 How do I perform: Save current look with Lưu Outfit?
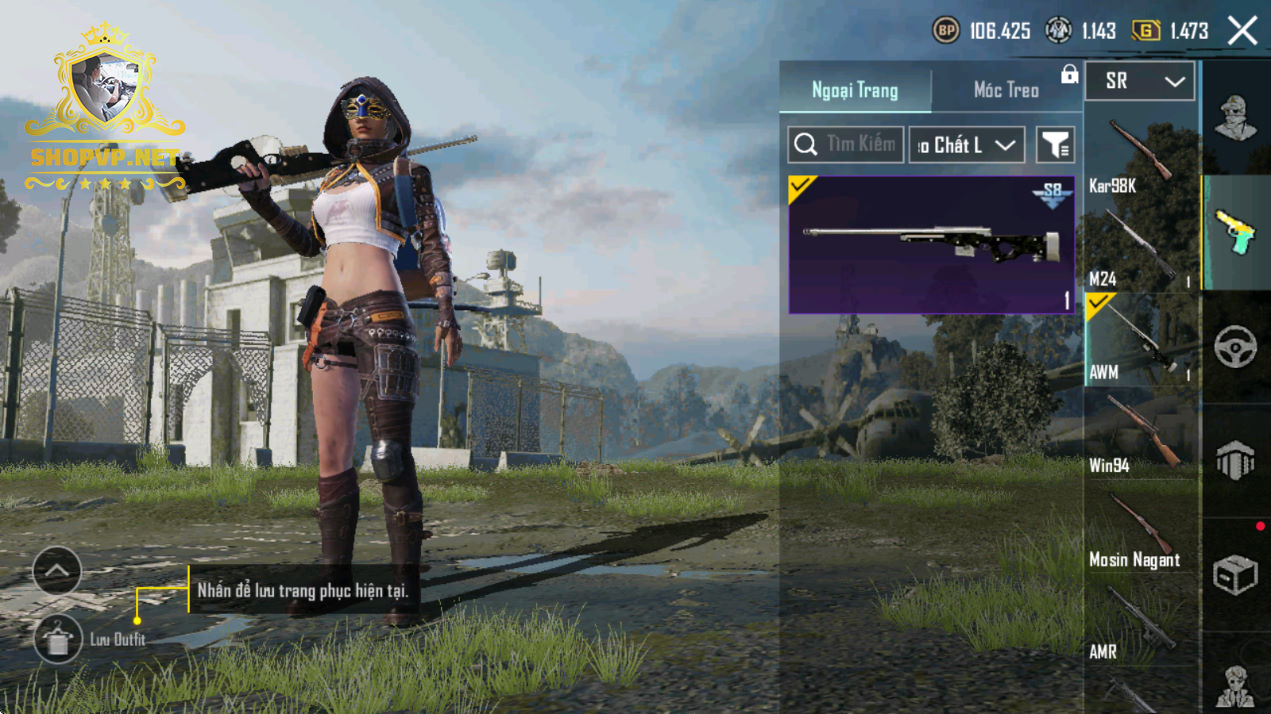58,638
